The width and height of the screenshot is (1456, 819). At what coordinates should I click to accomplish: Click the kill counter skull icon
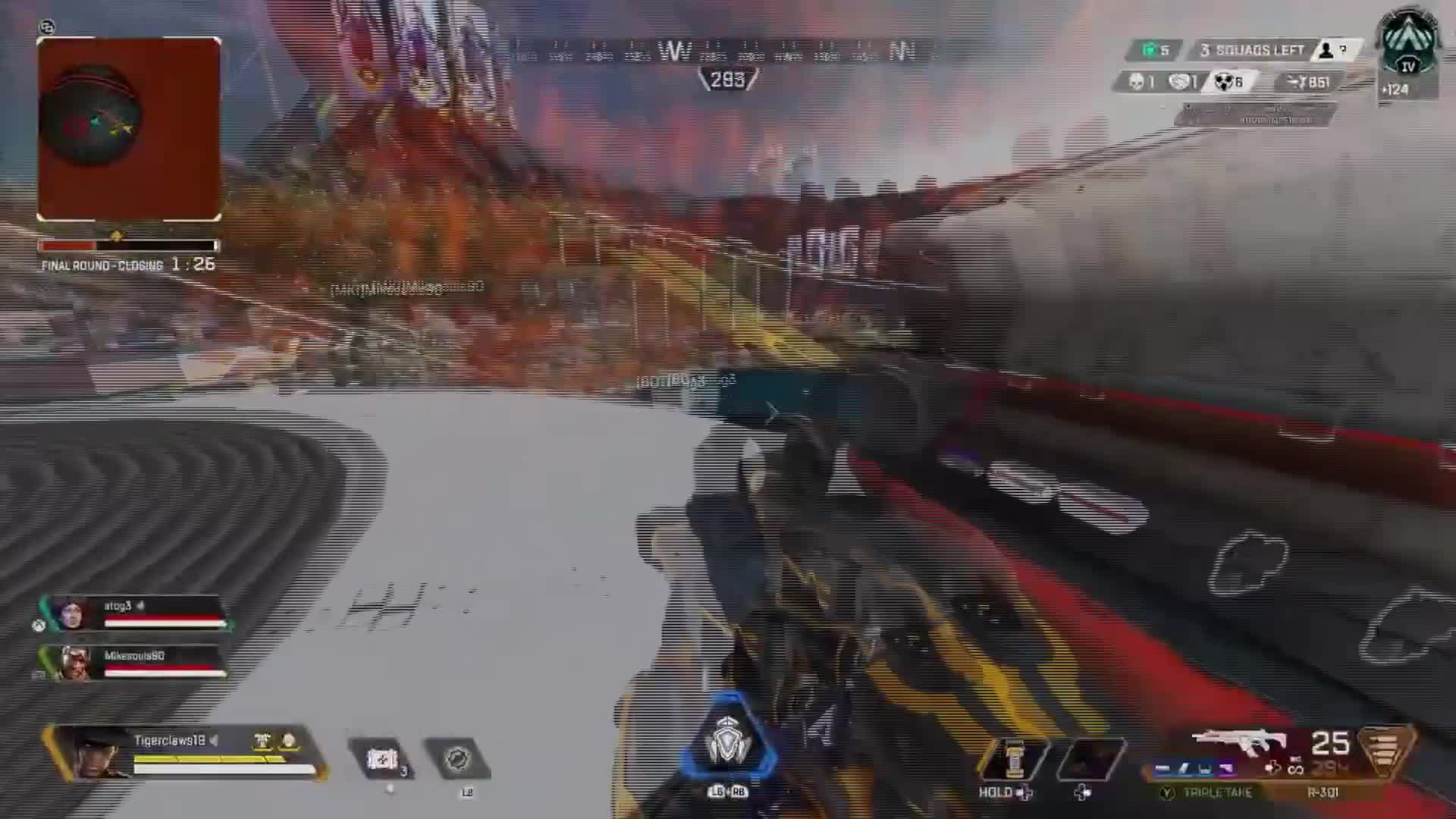pos(1137,82)
